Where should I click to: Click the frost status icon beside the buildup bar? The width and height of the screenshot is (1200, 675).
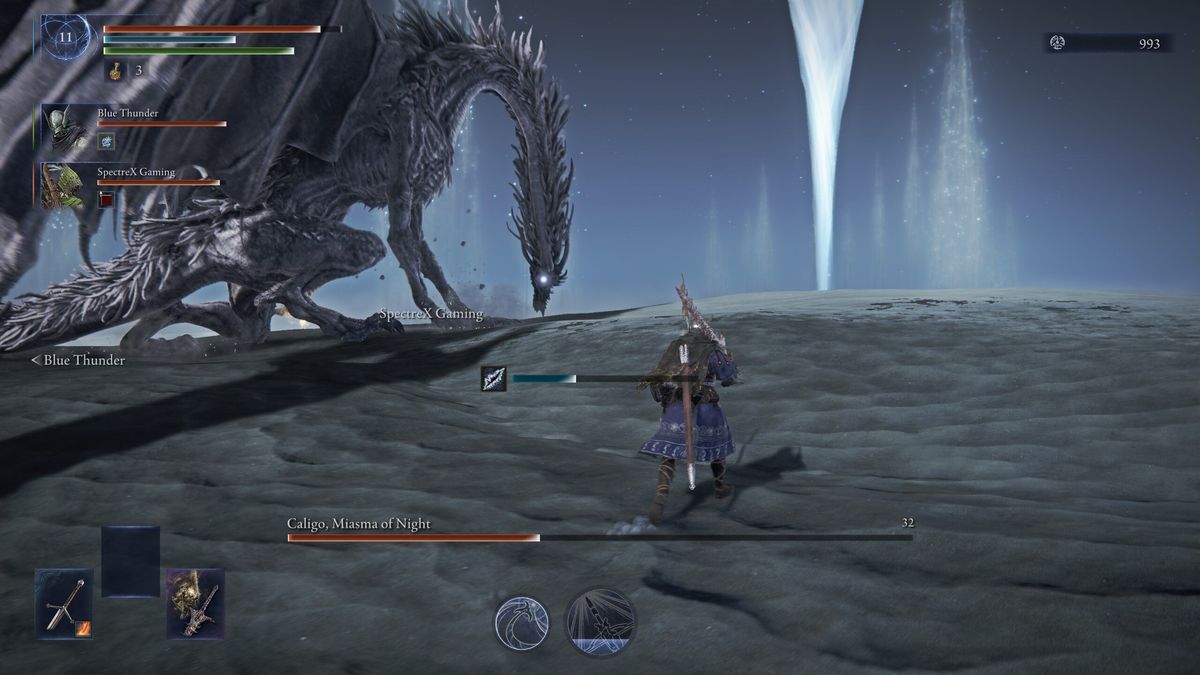point(494,378)
